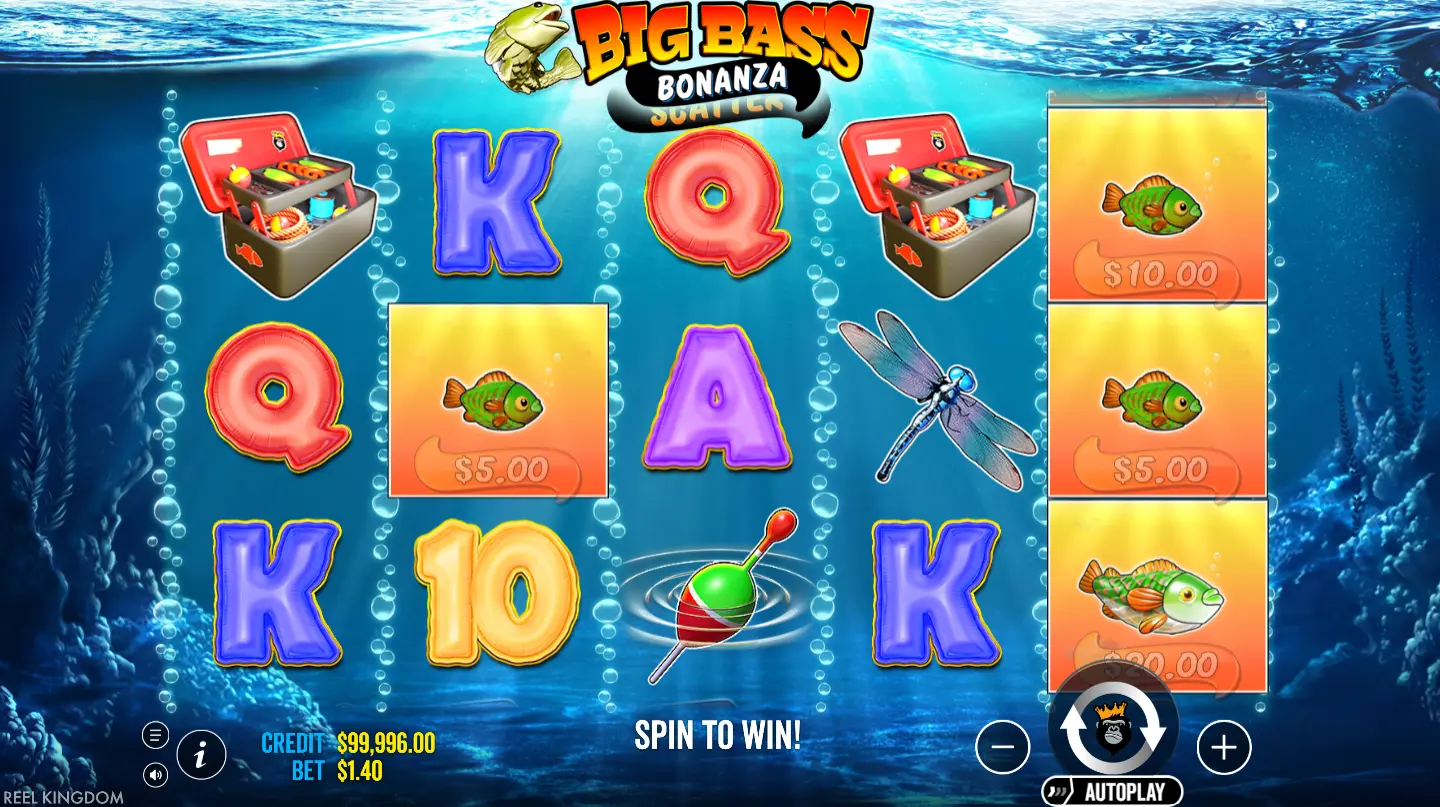Increase the bet with the plus button
Image resolution: width=1440 pixels, height=807 pixels.
(x=1224, y=746)
